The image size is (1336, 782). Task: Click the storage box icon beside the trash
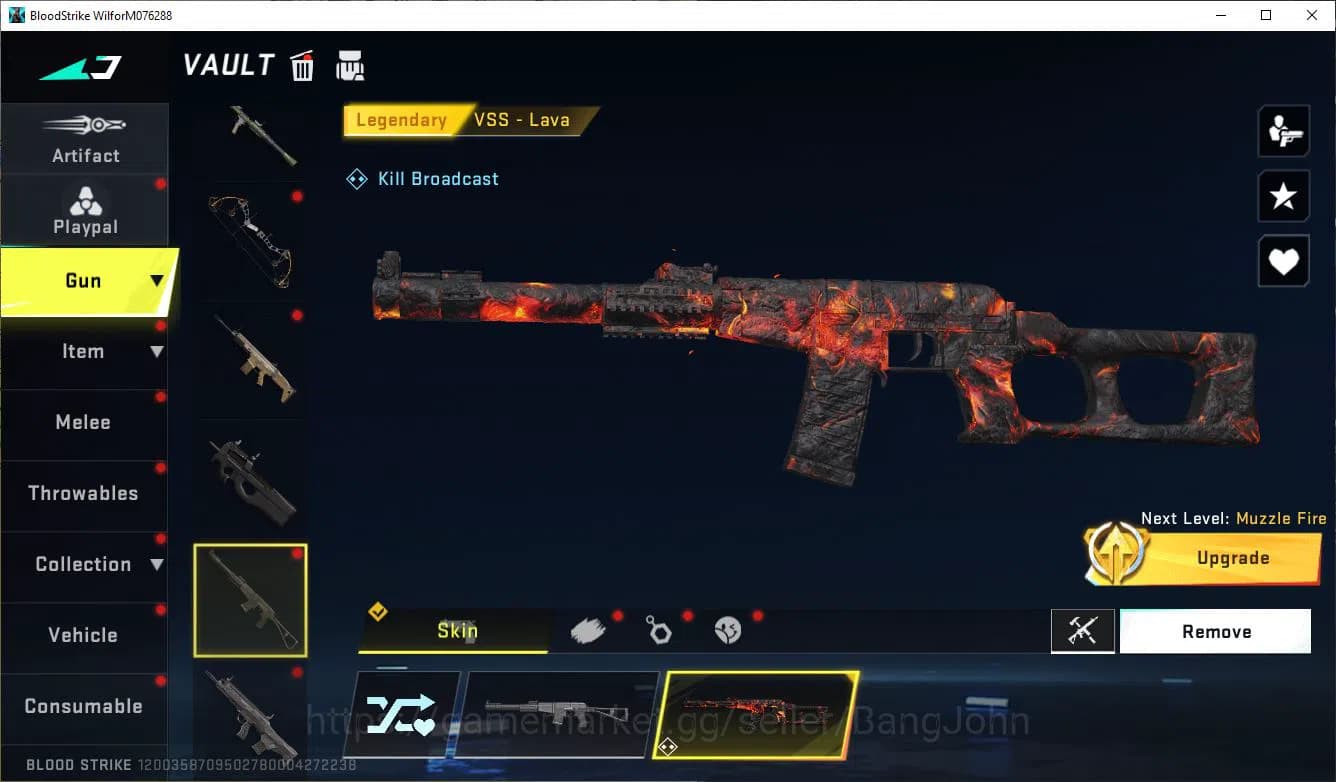pyautogui.click(x=350, y=65)
